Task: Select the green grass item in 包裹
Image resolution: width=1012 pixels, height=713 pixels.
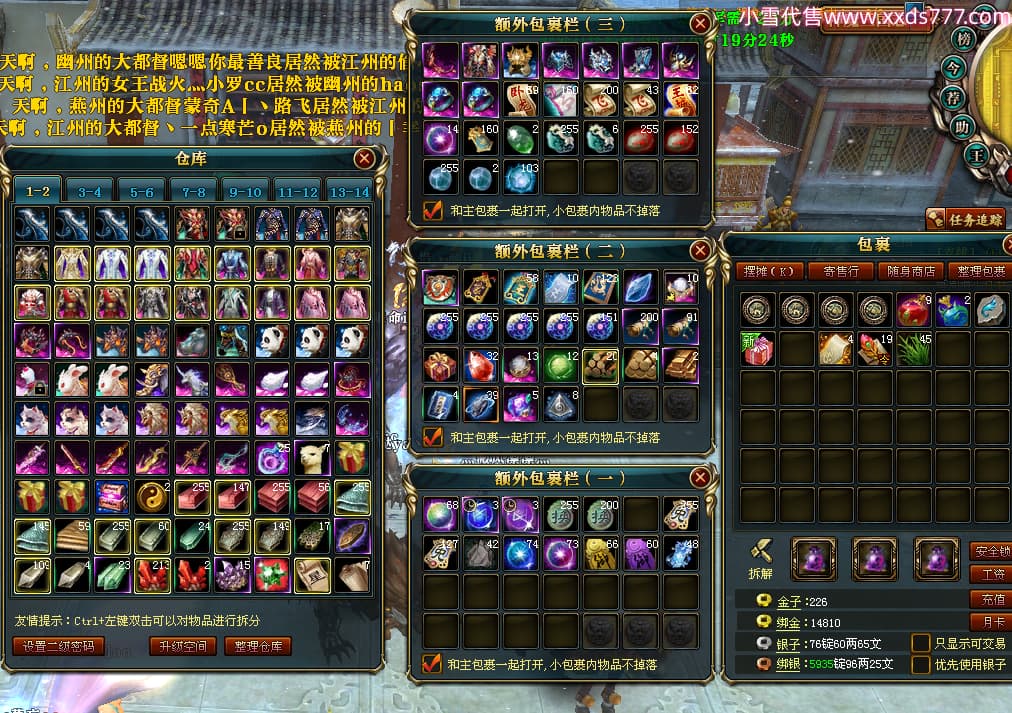Action: pyautogui.click(x=913, y=349)
